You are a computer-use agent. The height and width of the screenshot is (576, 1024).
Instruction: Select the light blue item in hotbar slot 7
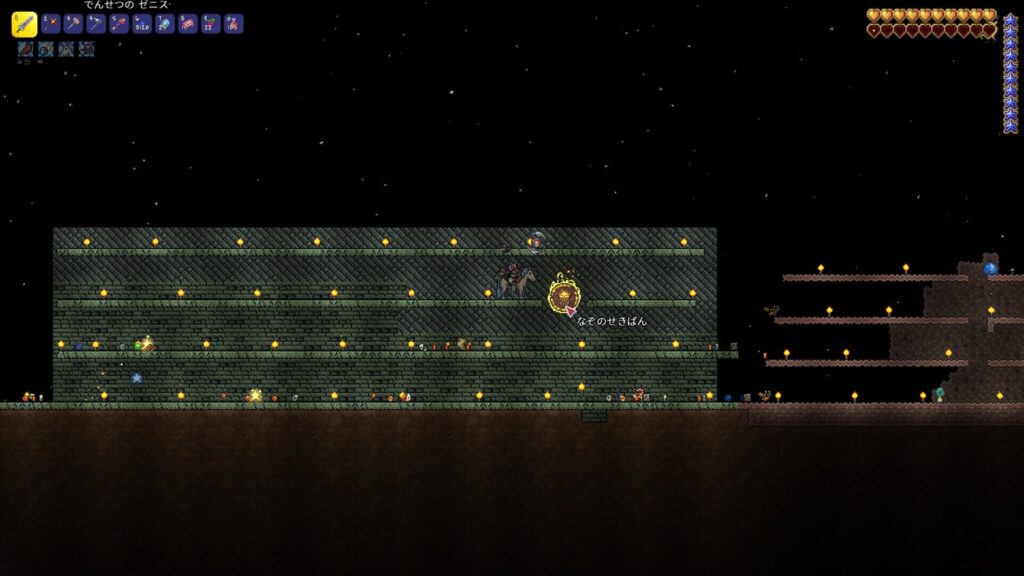(165, 24)
